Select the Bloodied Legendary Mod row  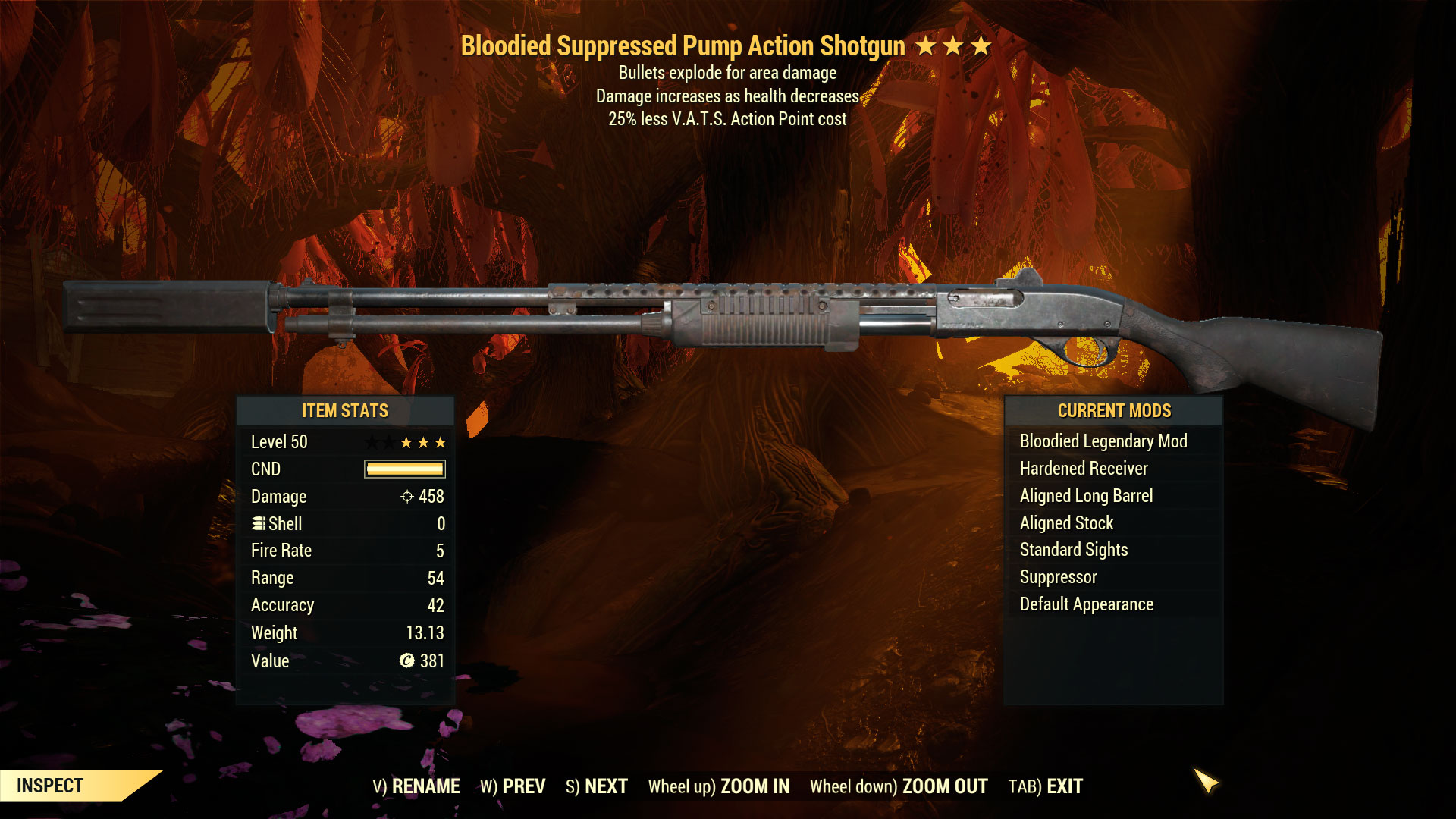[x=1103, y=441]
